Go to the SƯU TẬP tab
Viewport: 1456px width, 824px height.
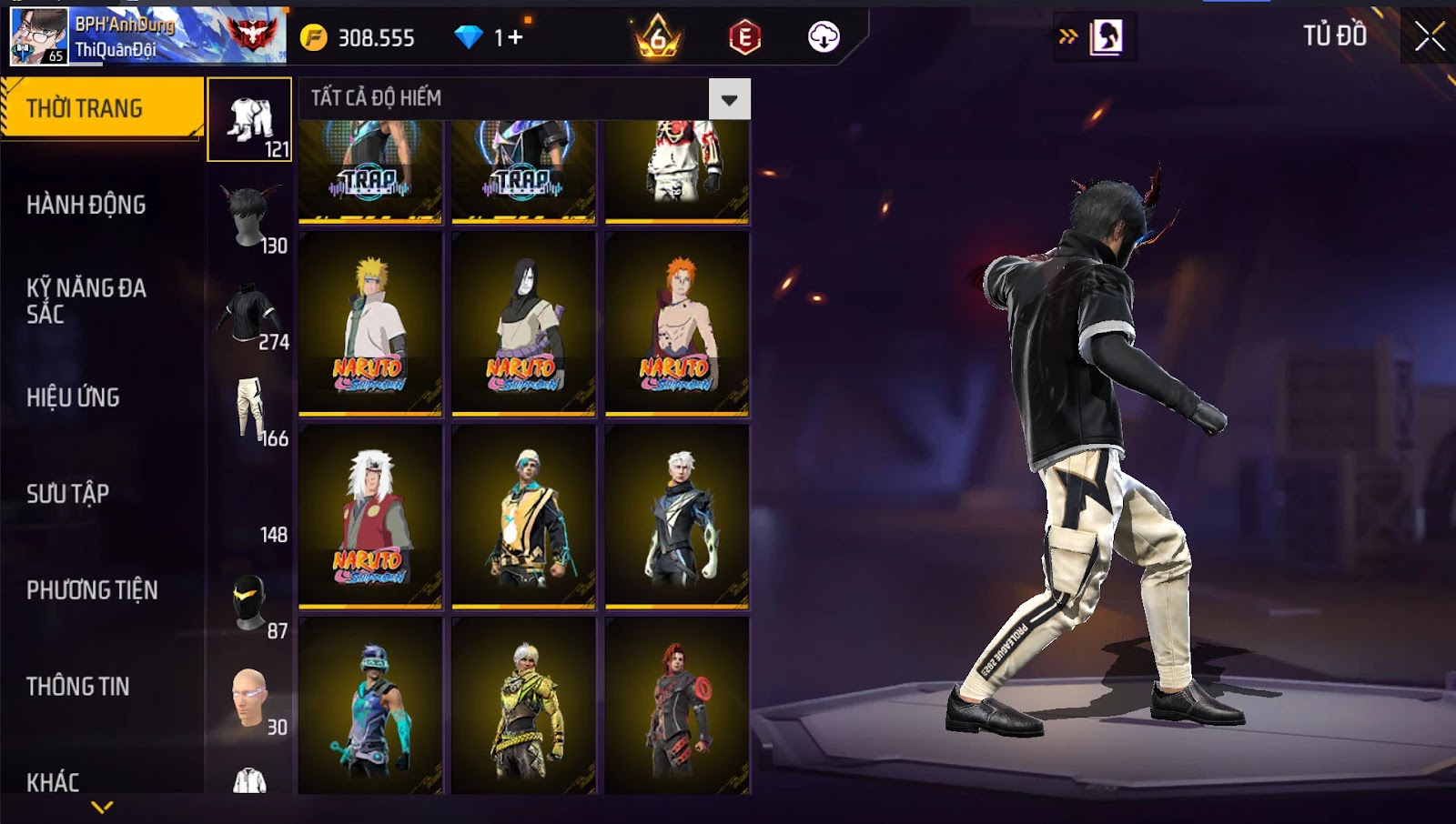(68, 494)
